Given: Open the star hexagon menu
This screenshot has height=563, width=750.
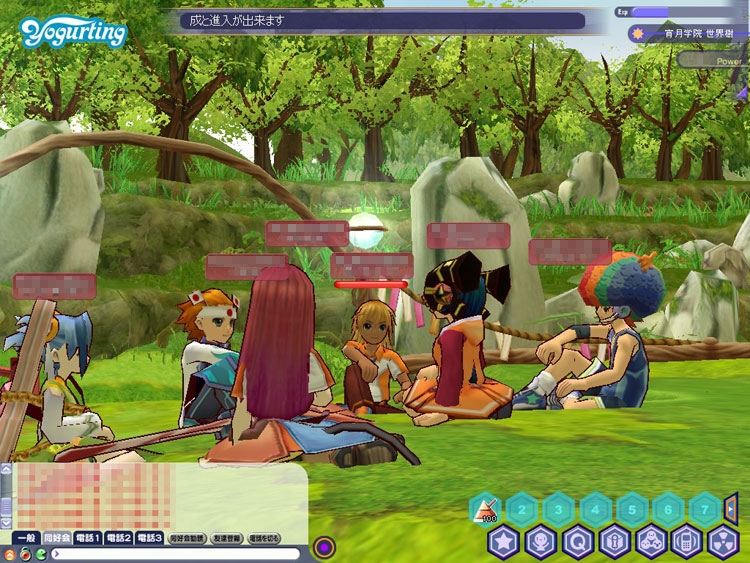Looking at the screenshot, I should (503, 542).
